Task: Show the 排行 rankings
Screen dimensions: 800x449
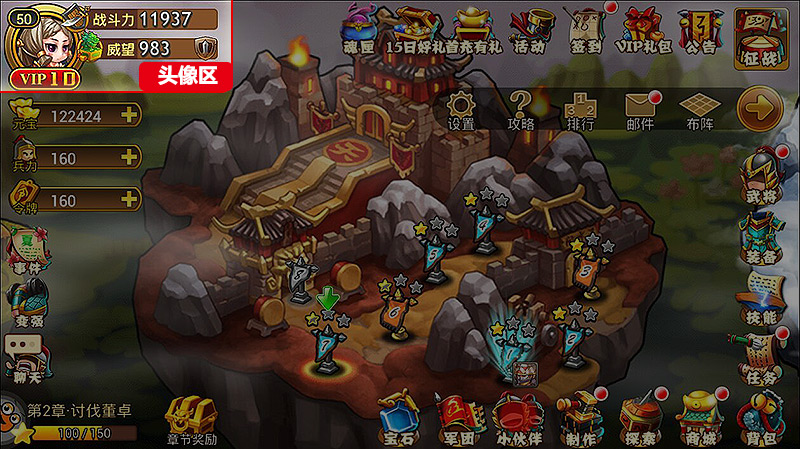Action: tap(580, 109)
